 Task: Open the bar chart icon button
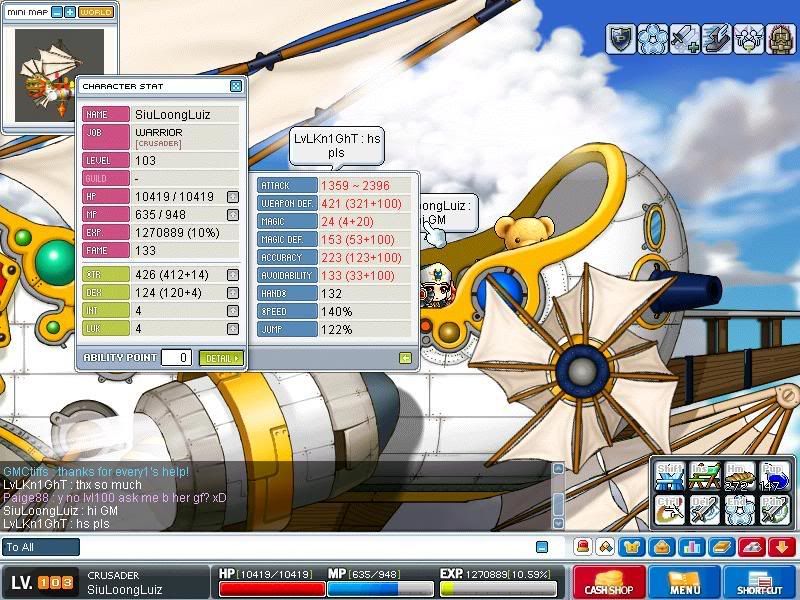[x=690, y=547]
